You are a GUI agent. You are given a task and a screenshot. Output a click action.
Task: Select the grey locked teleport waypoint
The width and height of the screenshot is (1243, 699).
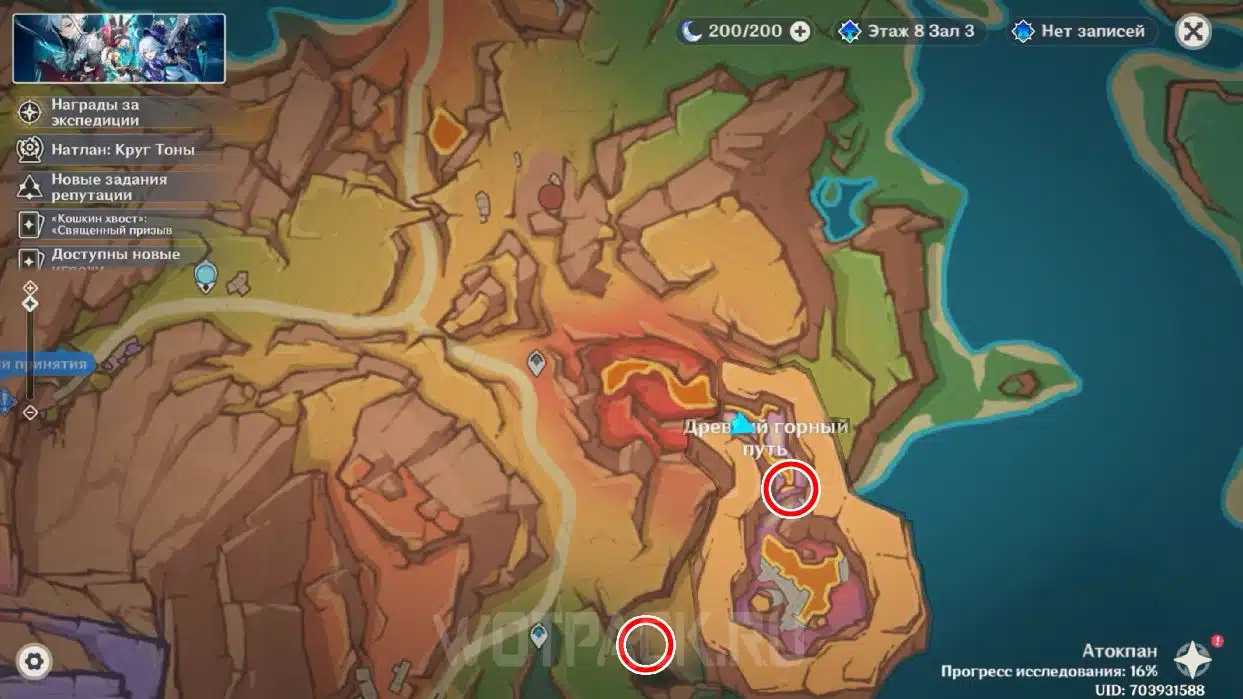tap(537, 363)
